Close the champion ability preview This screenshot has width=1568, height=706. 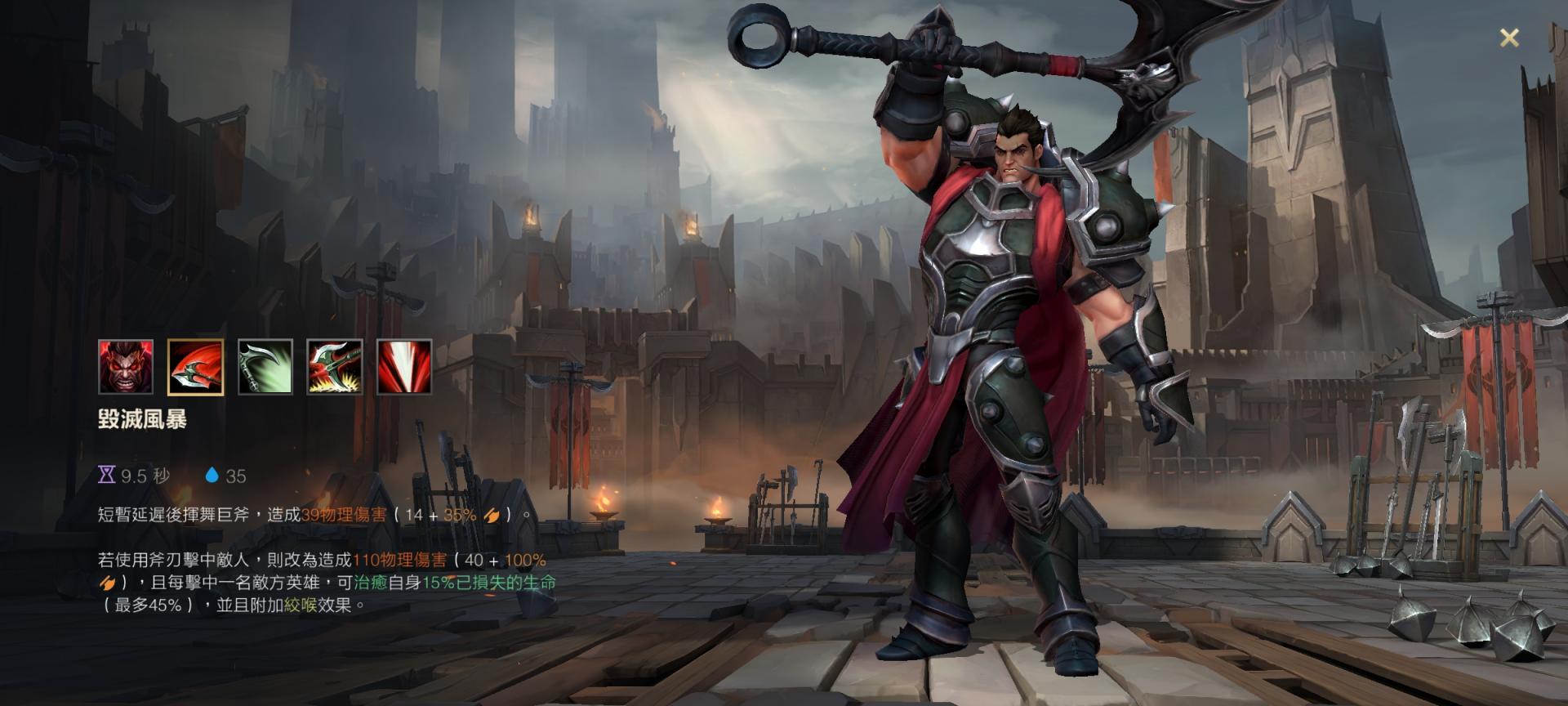pyautogui.click(x=1509, y=38)
